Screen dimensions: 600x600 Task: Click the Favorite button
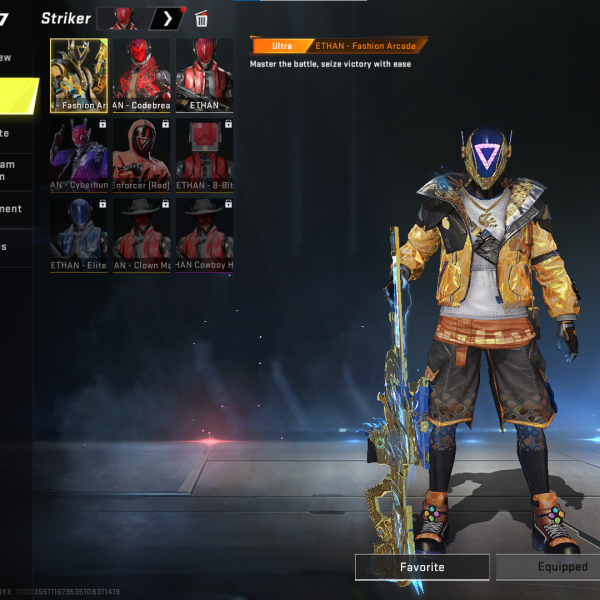pos(422,567)
